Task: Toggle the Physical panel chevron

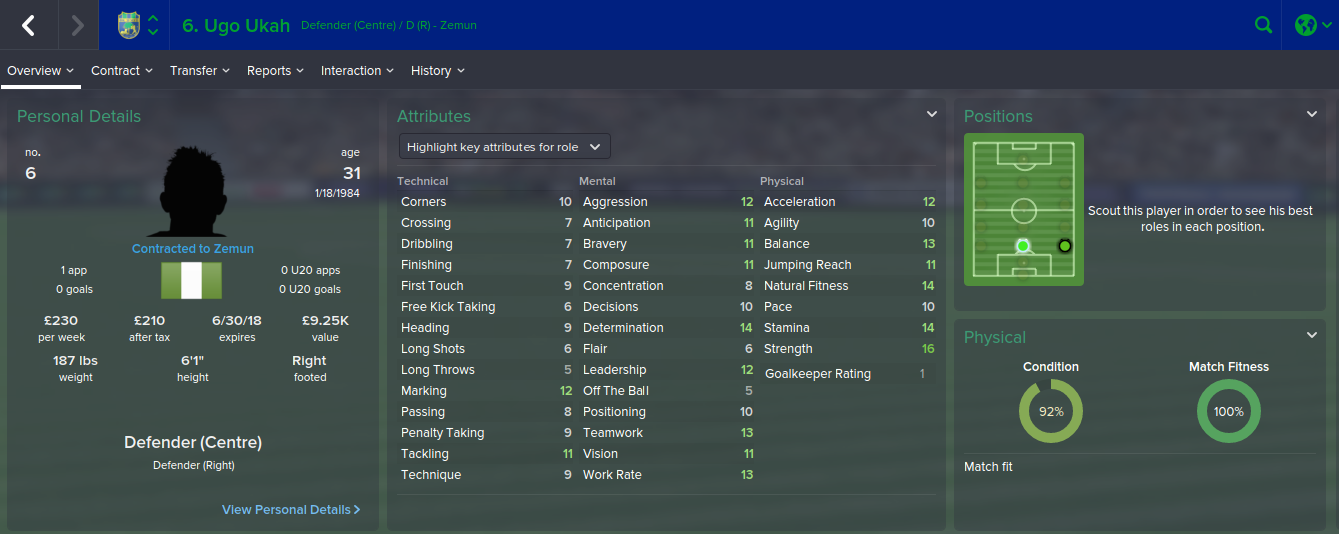Action: click(x=1312, y=335)
